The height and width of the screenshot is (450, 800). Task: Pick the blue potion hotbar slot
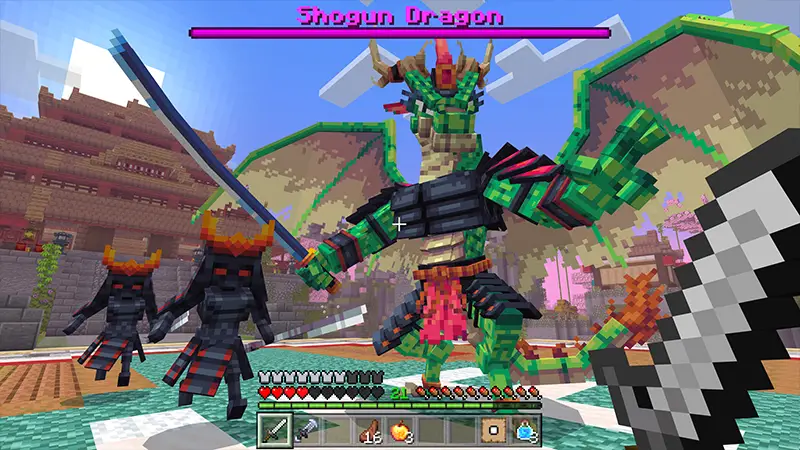pyautogui.click(x=524, y=430)
